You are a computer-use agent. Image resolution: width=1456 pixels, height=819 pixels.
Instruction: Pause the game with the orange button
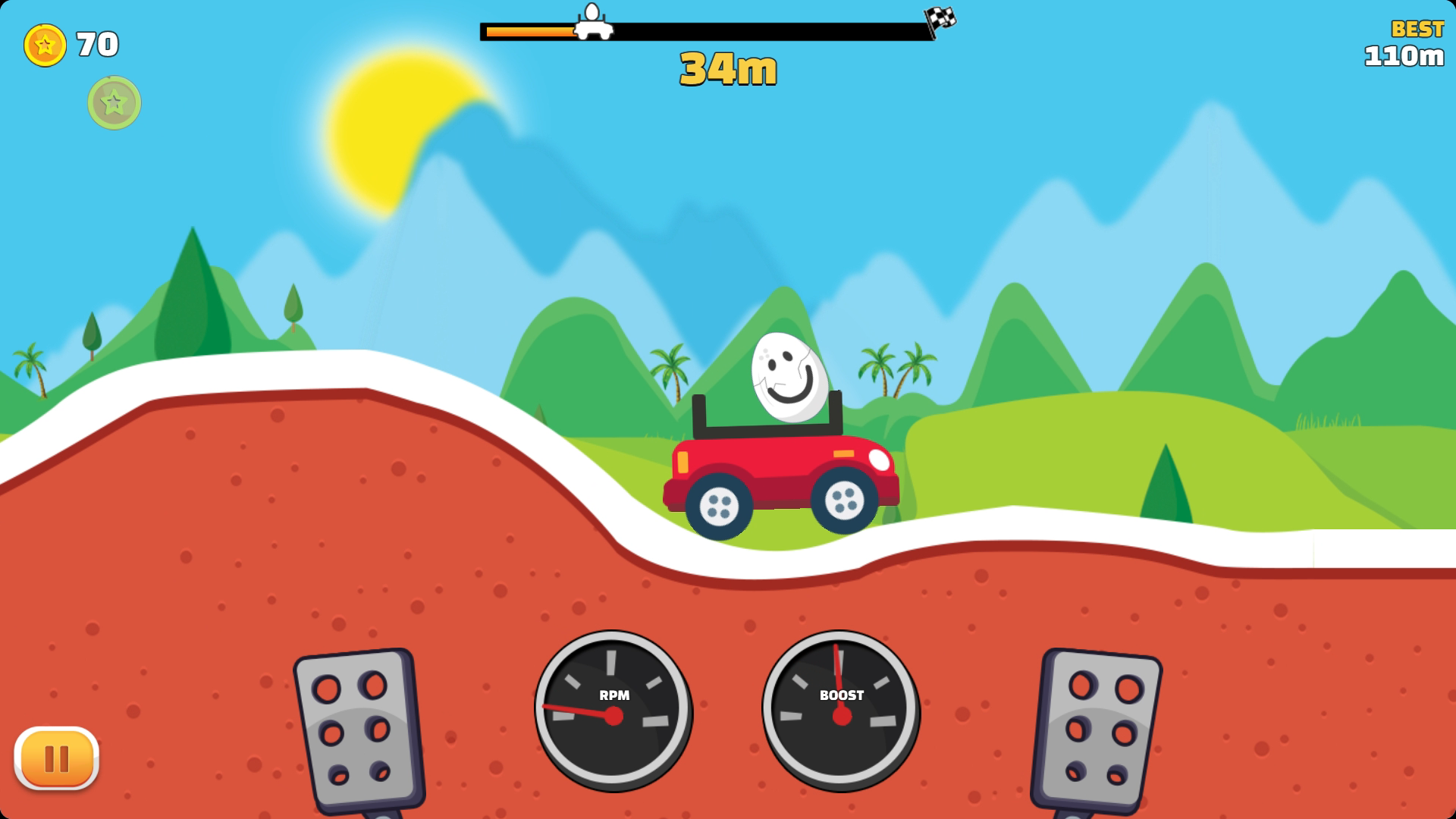(57, 758)
